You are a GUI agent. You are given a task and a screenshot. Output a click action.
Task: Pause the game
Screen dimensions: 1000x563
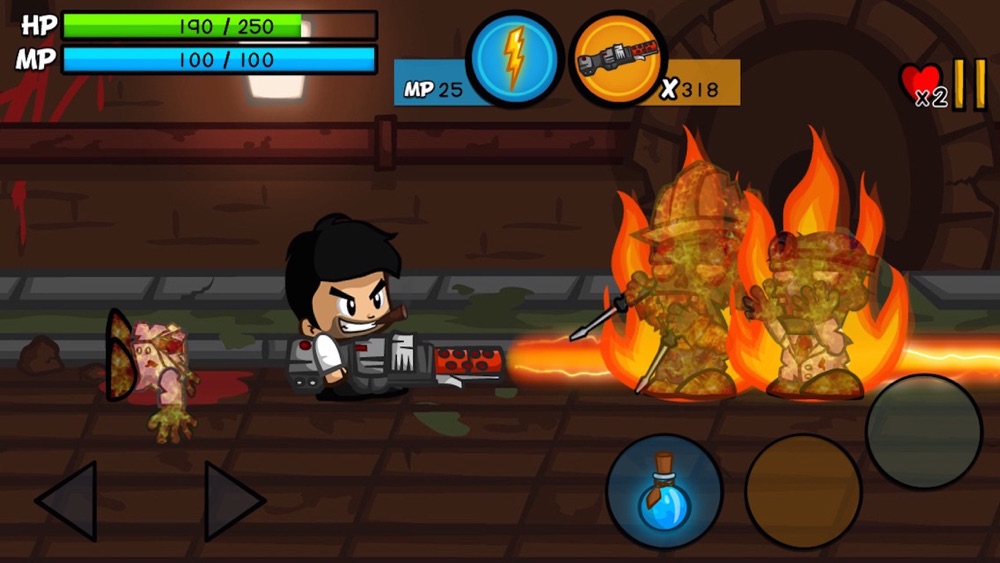tap(968, 84)
